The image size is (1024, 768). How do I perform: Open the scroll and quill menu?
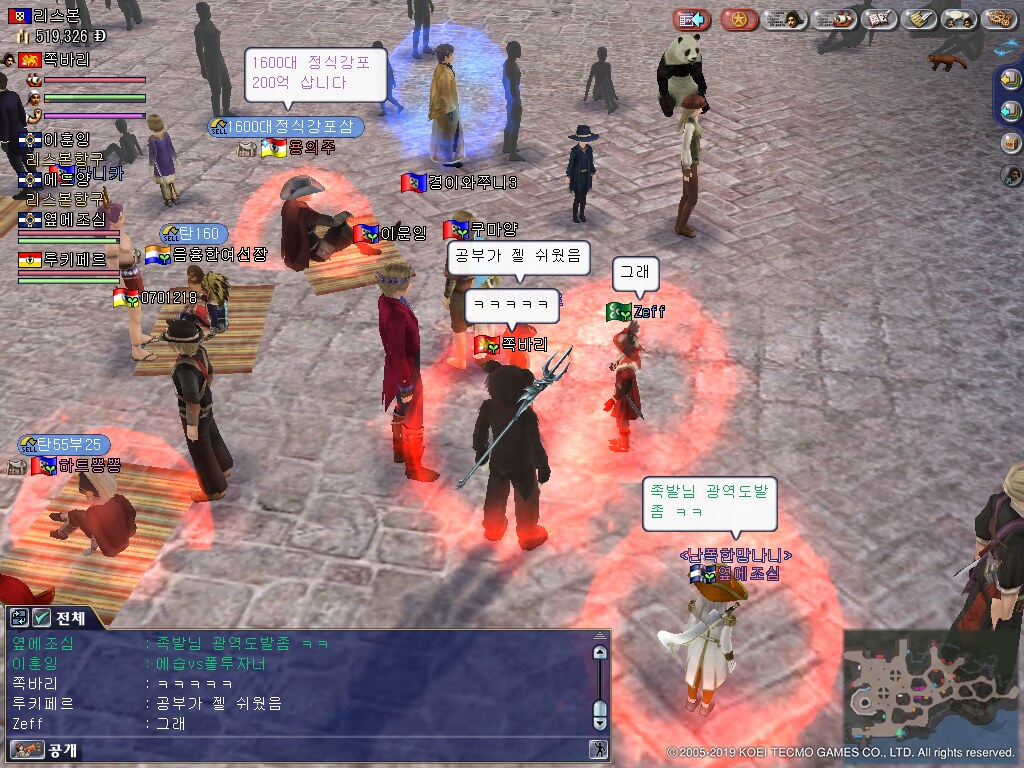[917, 19]
